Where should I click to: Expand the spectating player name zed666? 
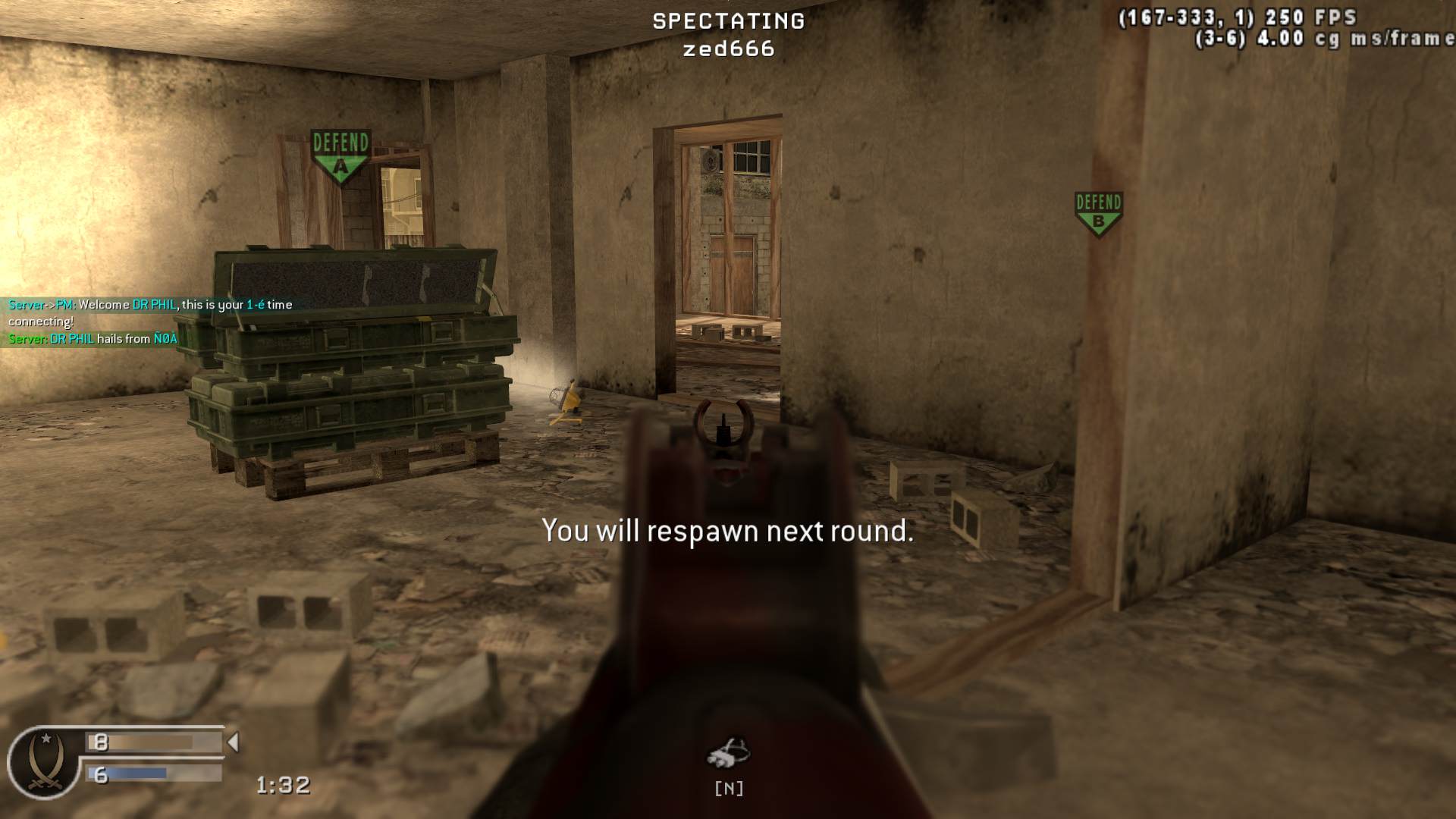point(730,50)
